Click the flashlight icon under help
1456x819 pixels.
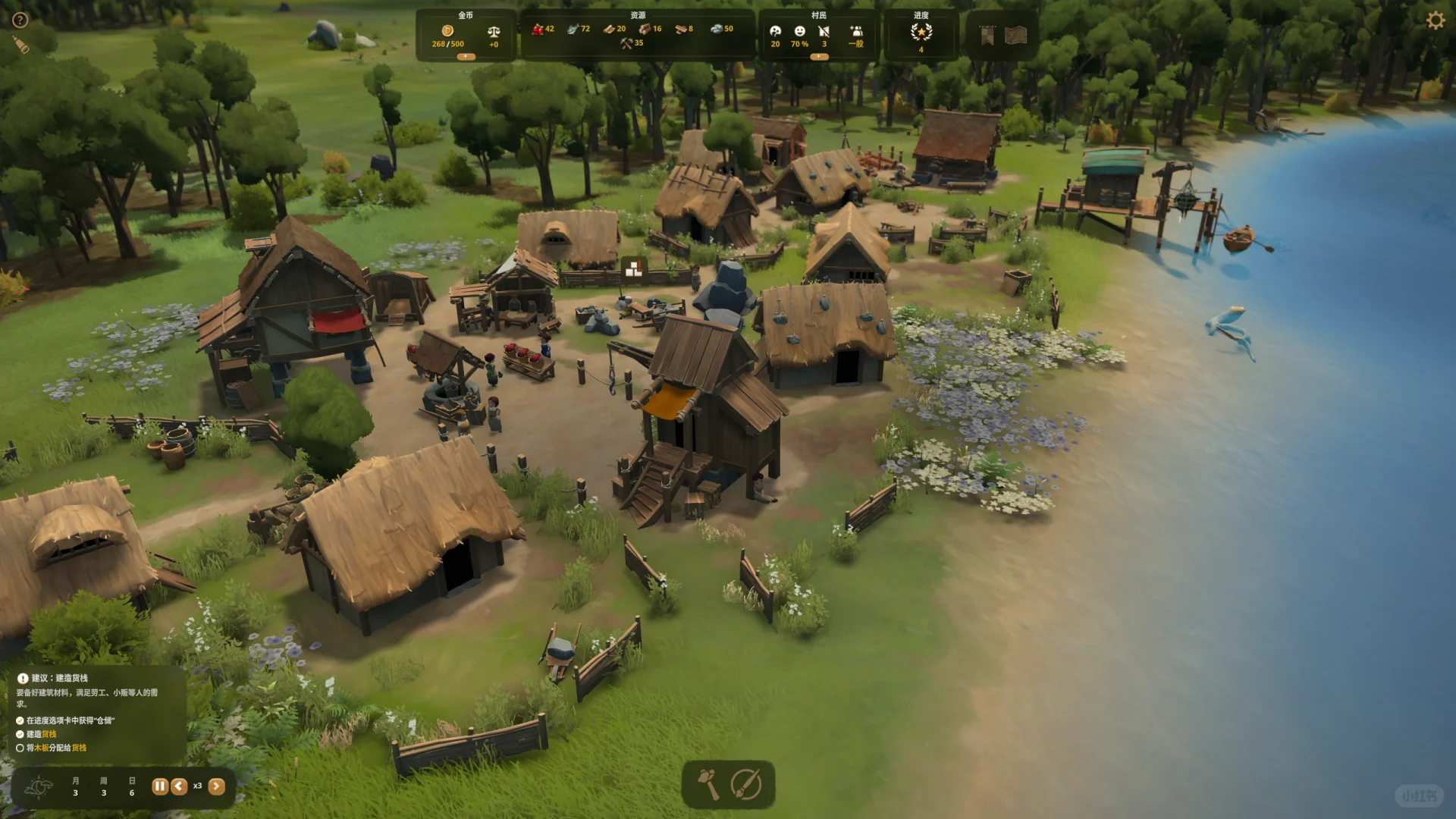[21, 46]
